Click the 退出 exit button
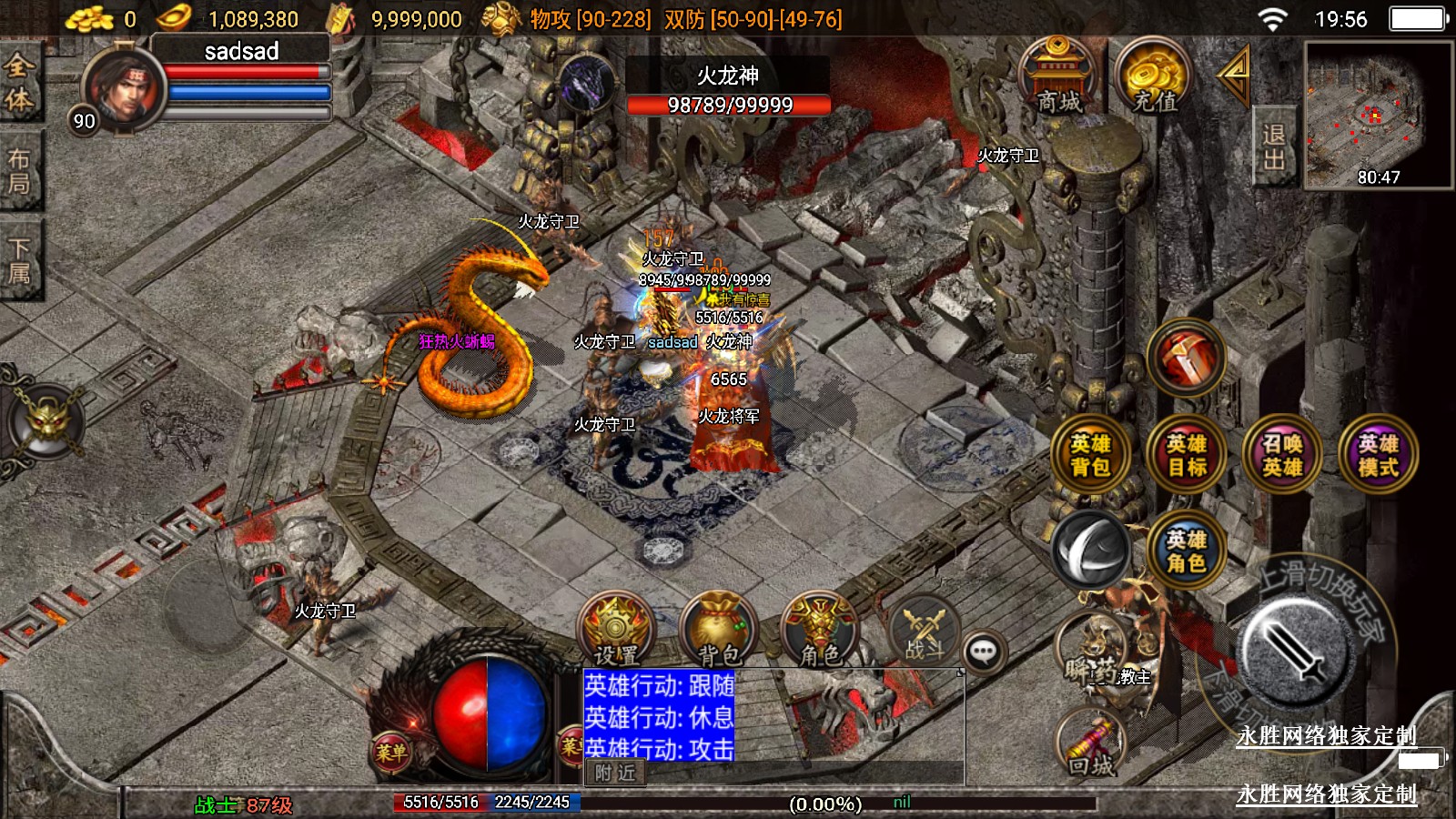Viewport: 1456px width, 819px height. (x=1273, y=147)
